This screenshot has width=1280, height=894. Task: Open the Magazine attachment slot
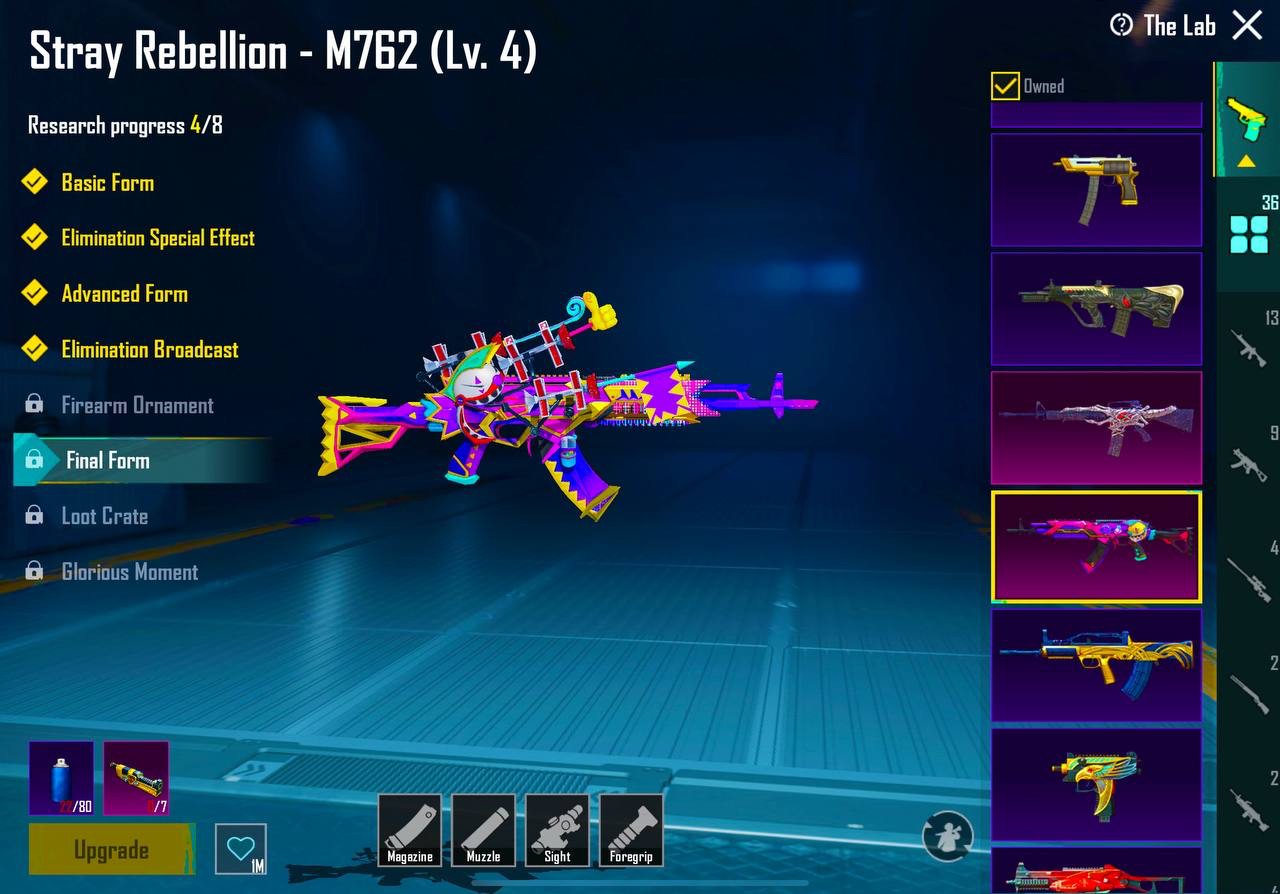[x=410, y=830]
